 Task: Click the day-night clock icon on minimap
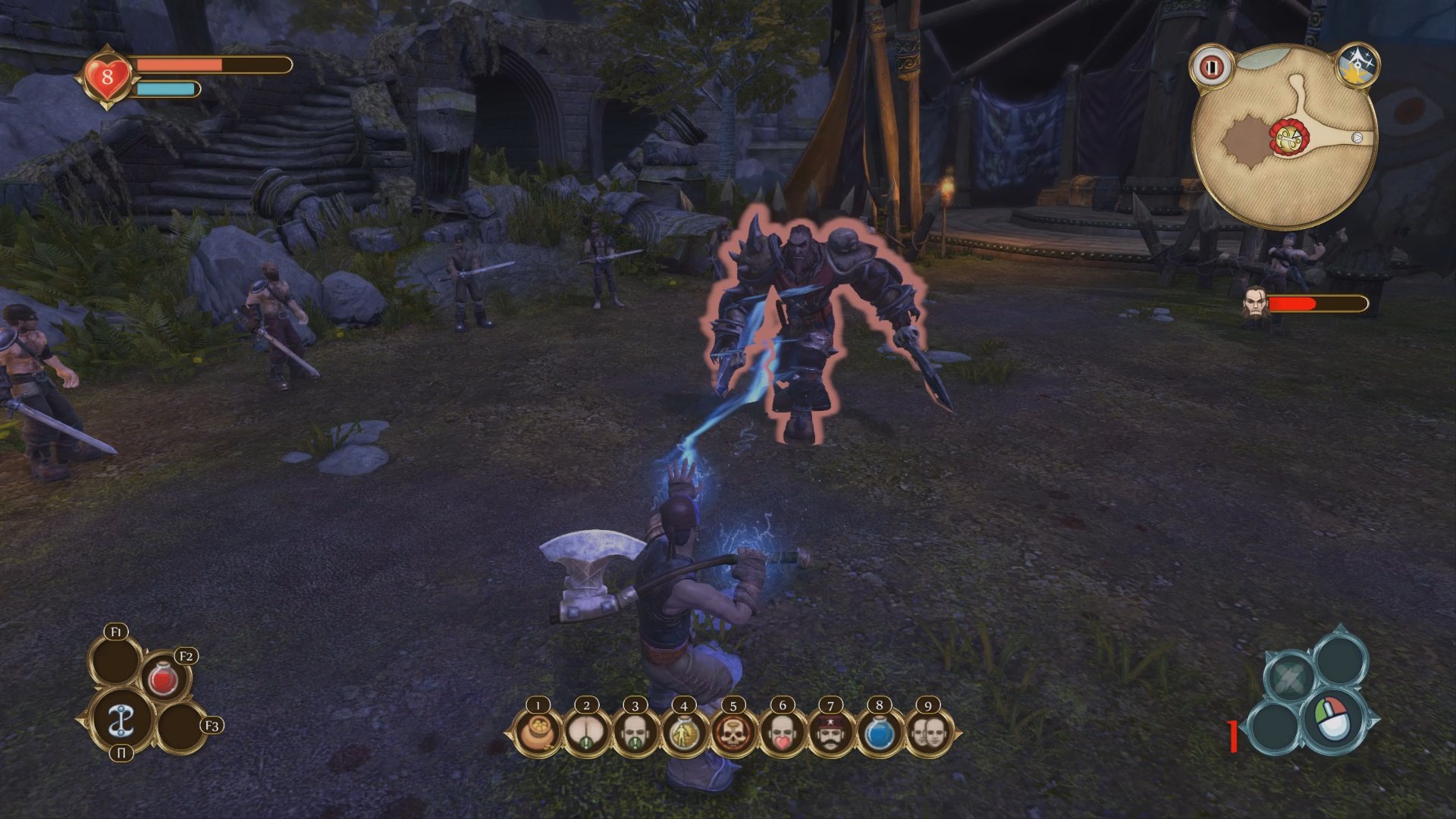click(x=1356, y=66)
